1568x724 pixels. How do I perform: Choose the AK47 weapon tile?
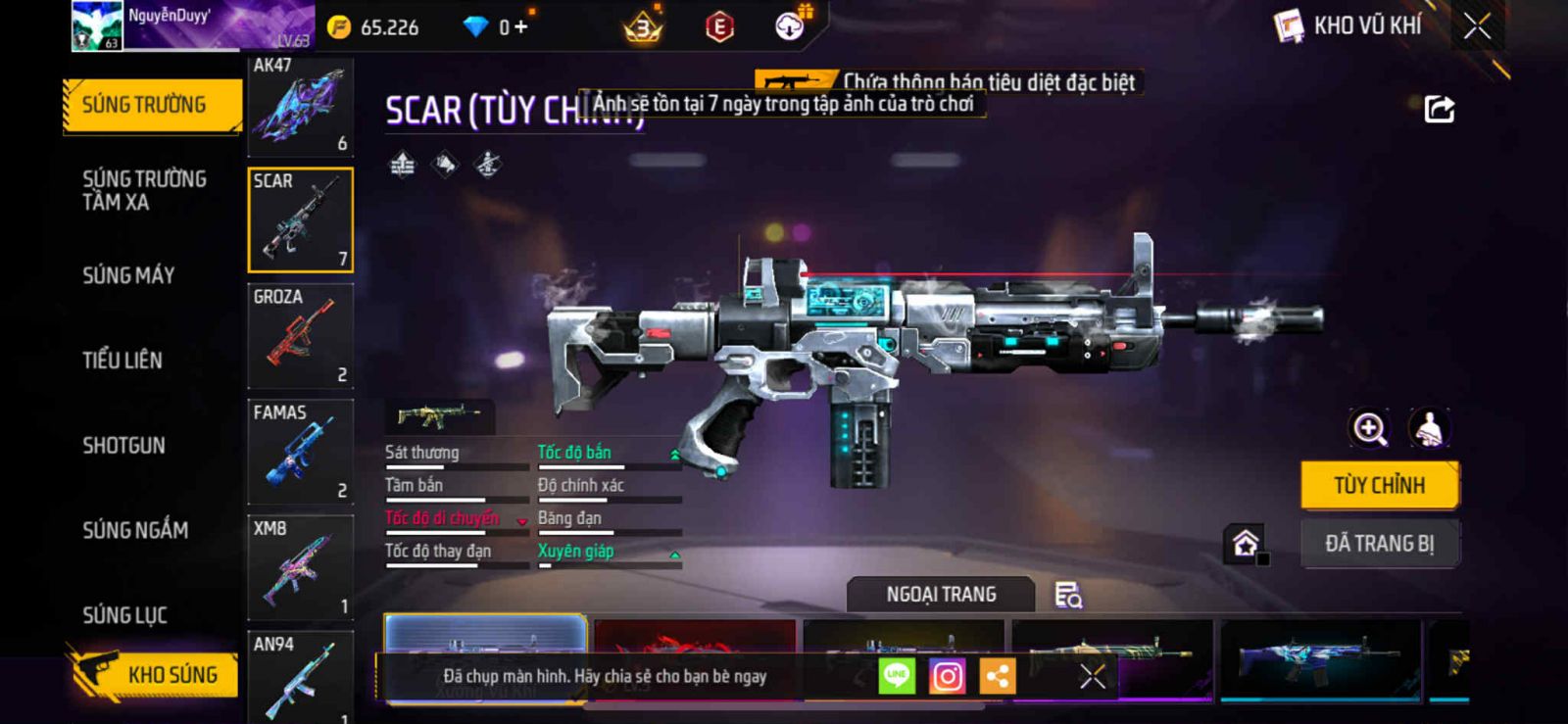(x=300, y=106)
